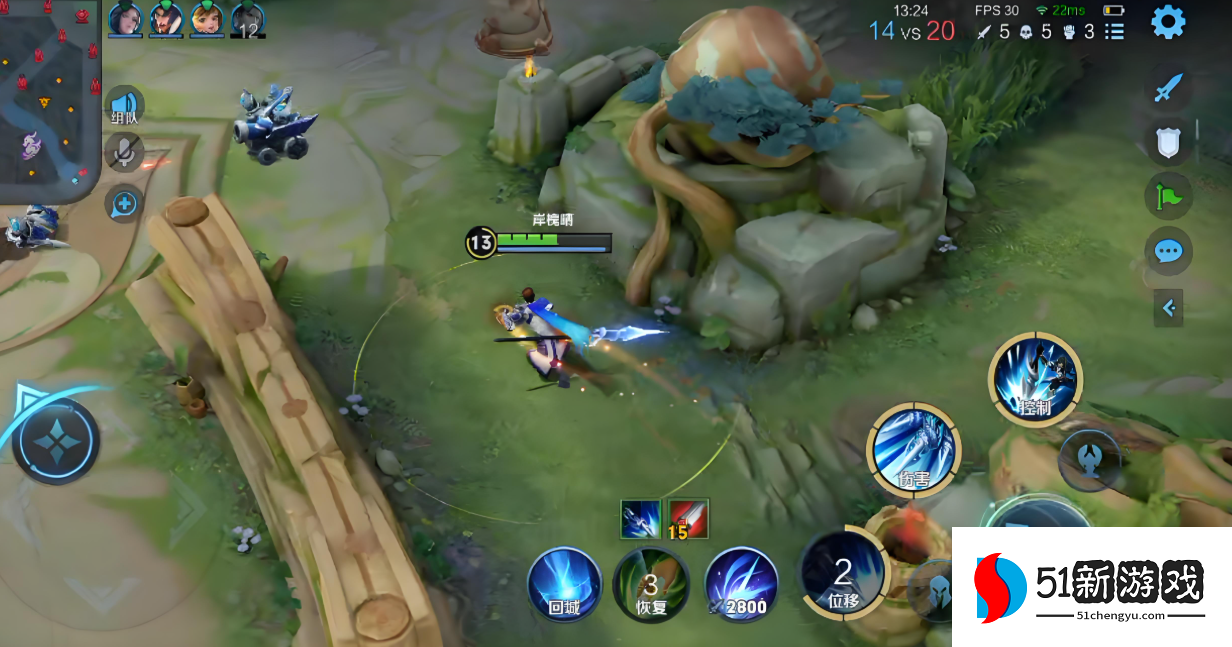The image size is (1232, 647).
Task: Activate the 控制 skill
Action: click(x=1035, y=380)
